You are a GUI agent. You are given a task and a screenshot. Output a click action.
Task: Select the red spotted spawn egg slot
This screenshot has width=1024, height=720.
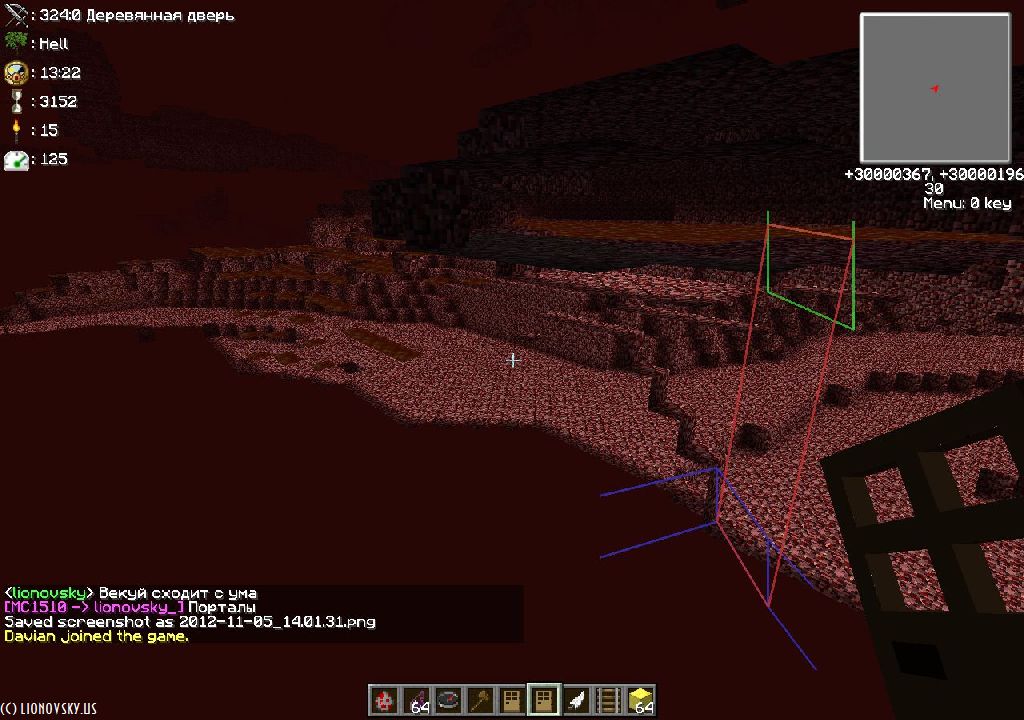click(384, 700)
